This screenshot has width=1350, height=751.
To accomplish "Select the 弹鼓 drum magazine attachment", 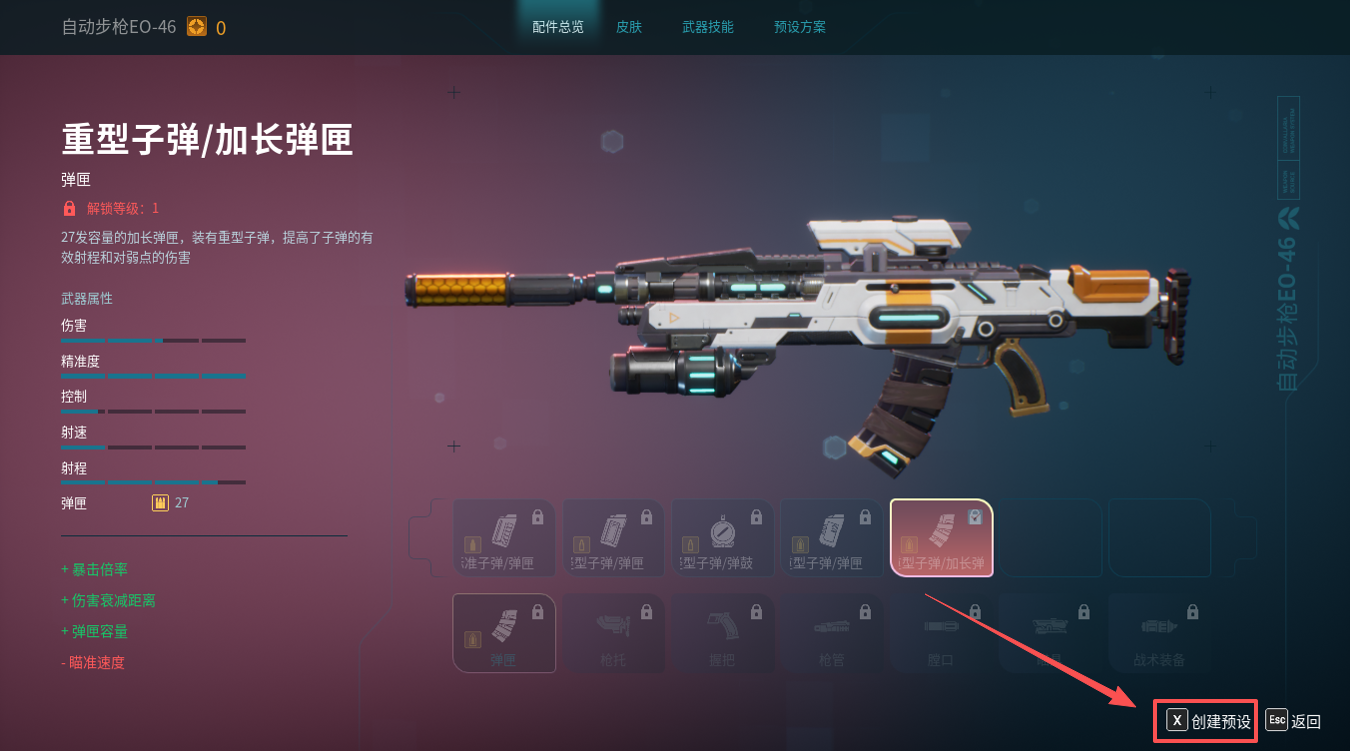I will pyautogui.click(x=722, y=538).
